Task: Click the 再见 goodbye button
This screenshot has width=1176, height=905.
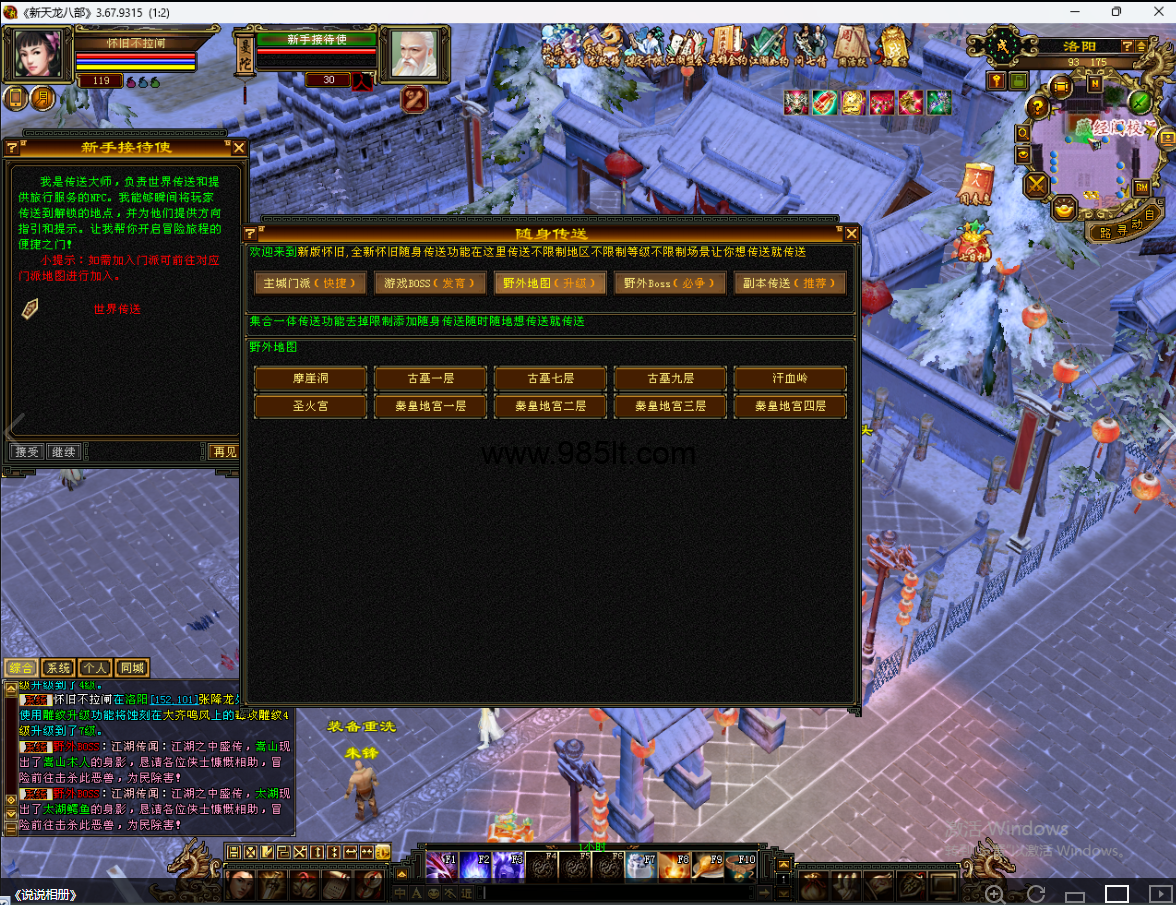Action: point(225,452)
